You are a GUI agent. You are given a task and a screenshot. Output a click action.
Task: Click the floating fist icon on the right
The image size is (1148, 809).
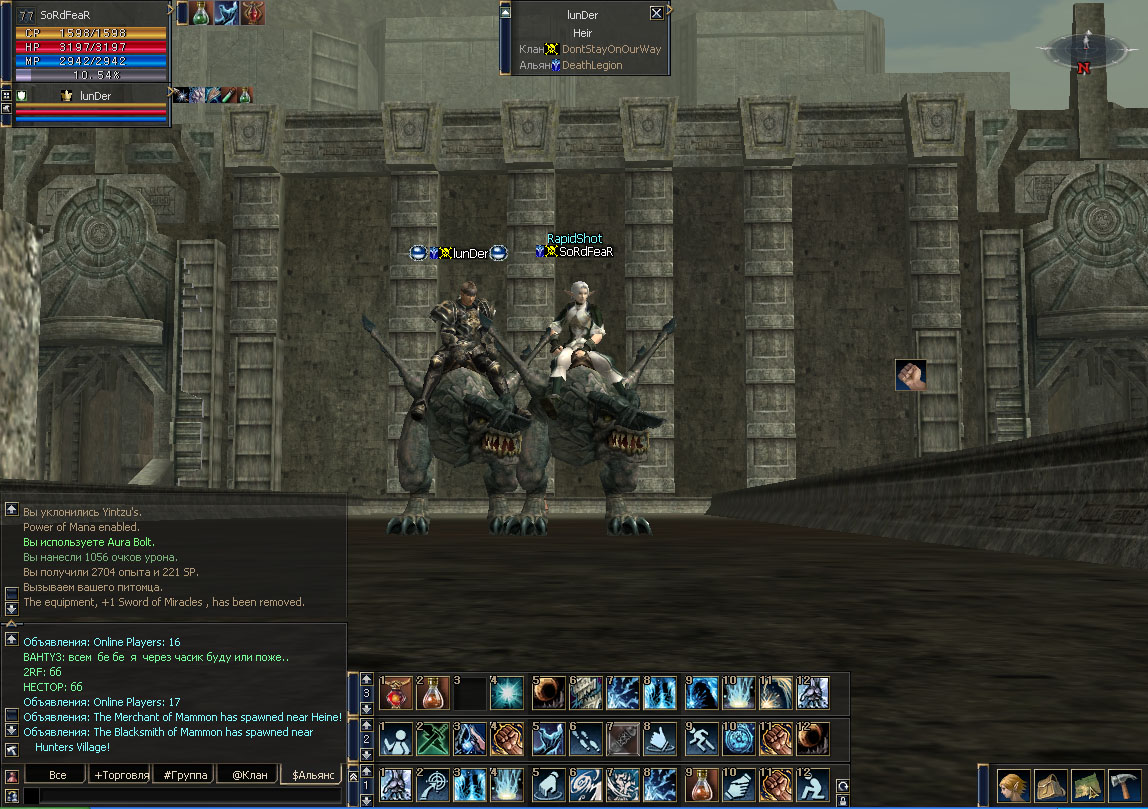coord(910,375)
